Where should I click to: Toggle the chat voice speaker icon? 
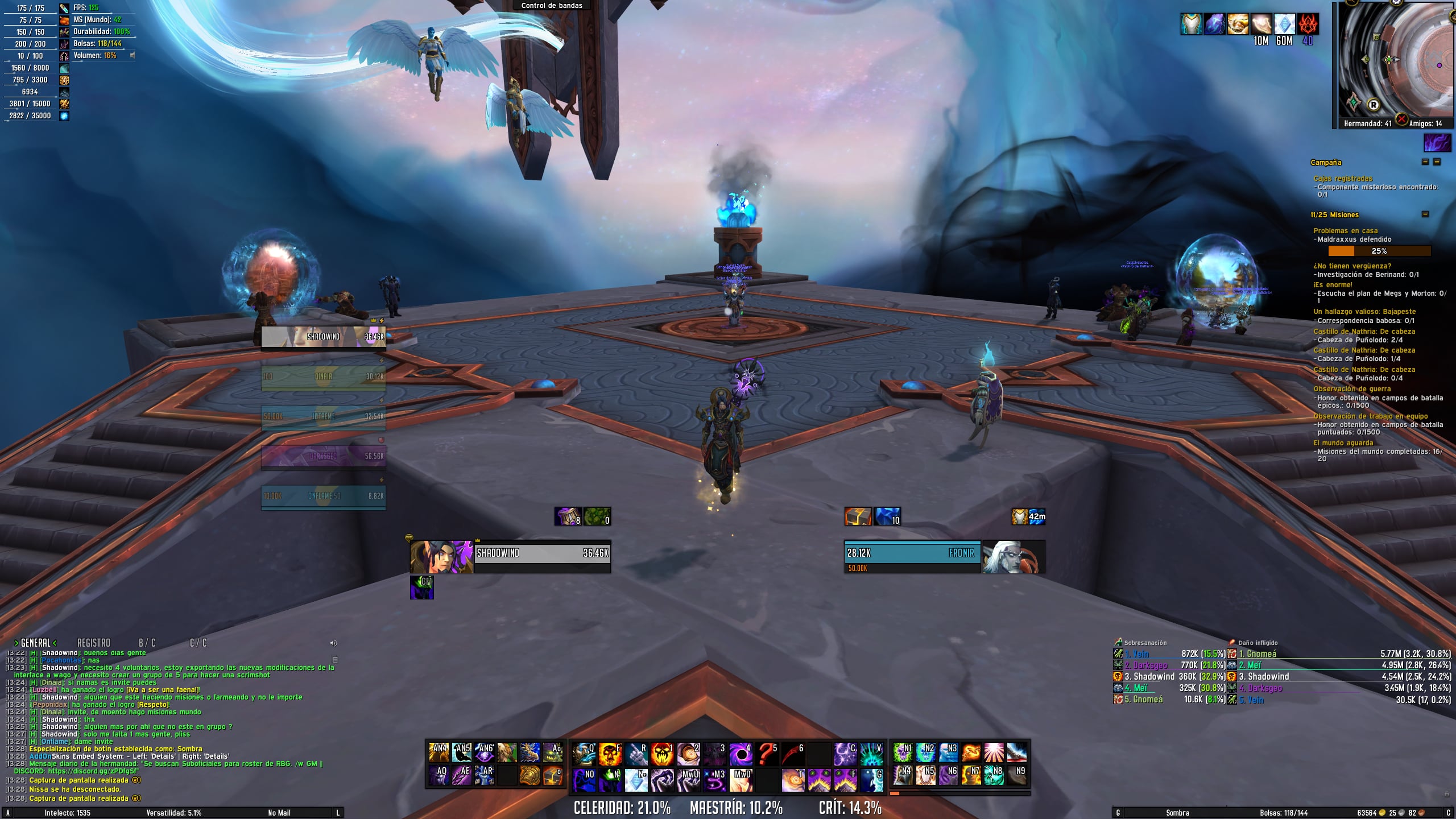click(333, 643)
